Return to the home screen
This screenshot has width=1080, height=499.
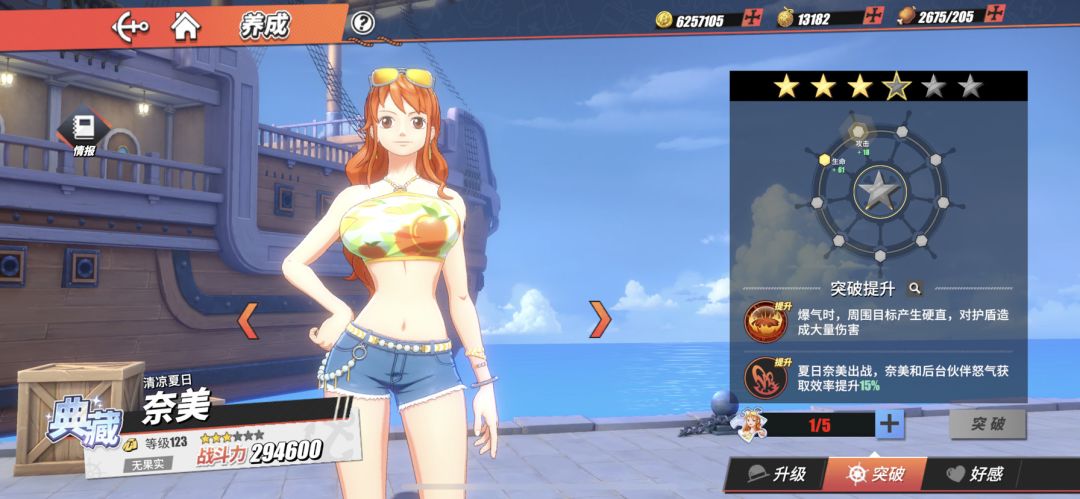point(185,25)
